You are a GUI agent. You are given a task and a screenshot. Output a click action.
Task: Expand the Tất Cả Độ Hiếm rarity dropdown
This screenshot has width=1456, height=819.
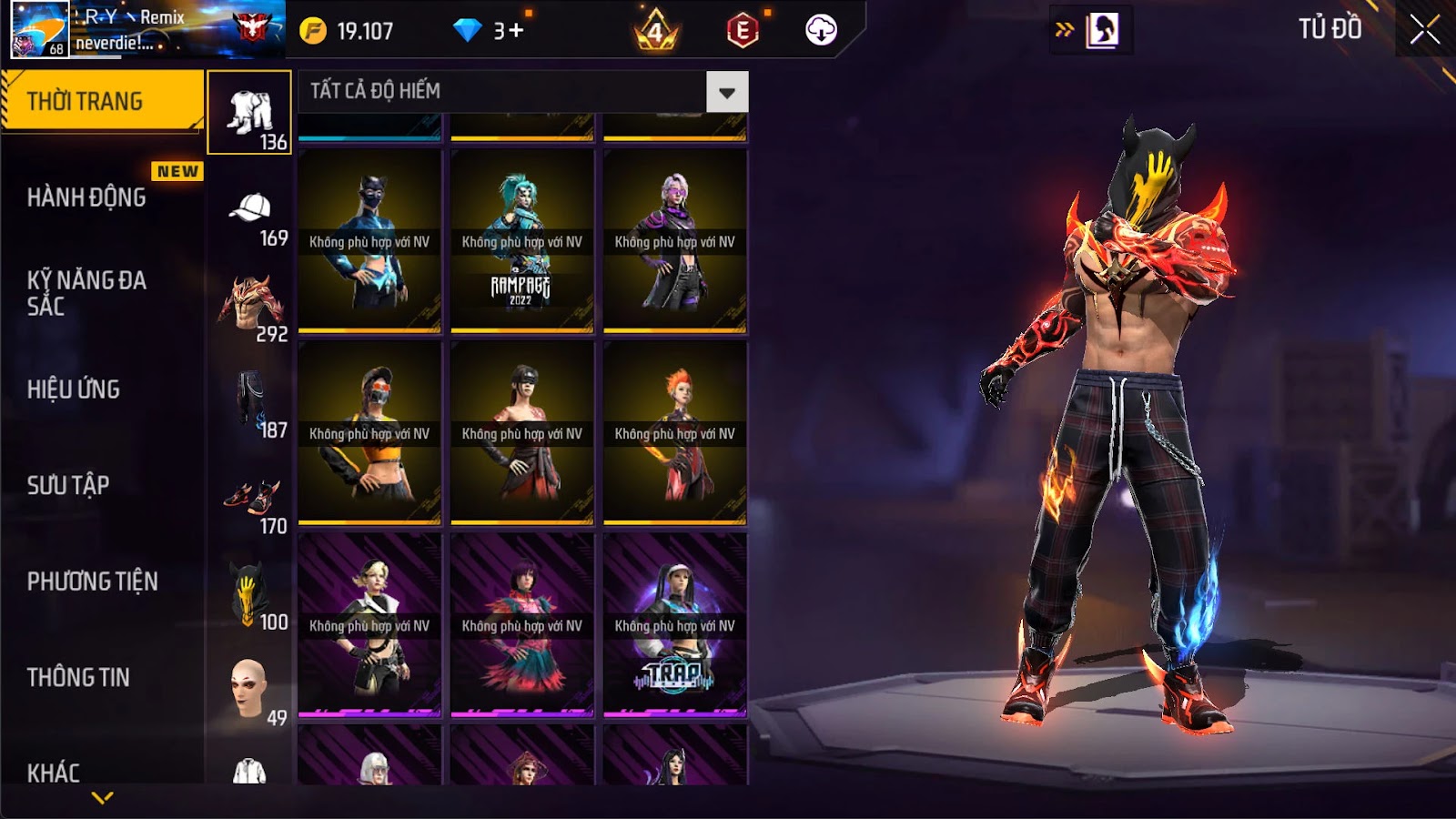pyautogui.click(x=726, y=92)
